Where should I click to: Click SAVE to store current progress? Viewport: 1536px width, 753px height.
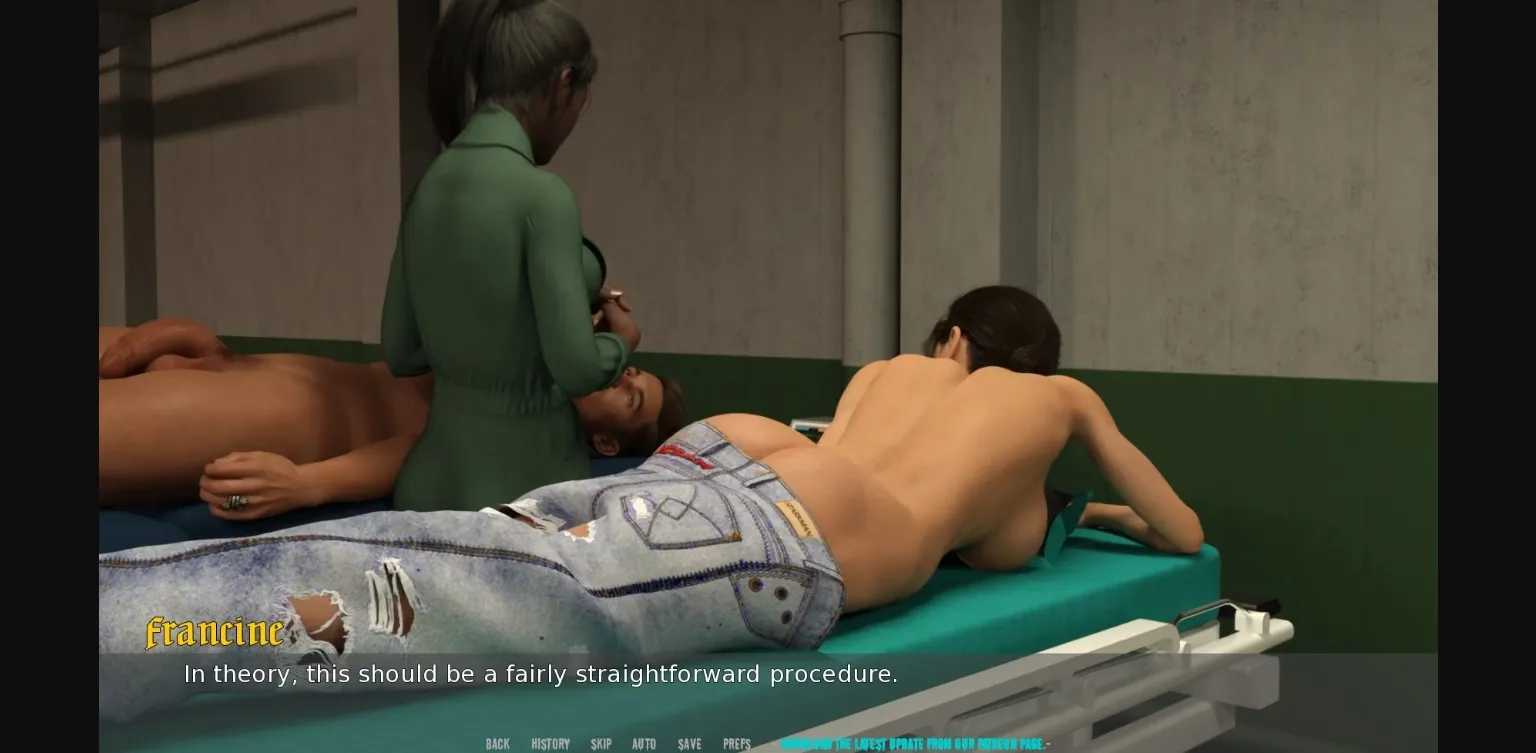[689, 744]
